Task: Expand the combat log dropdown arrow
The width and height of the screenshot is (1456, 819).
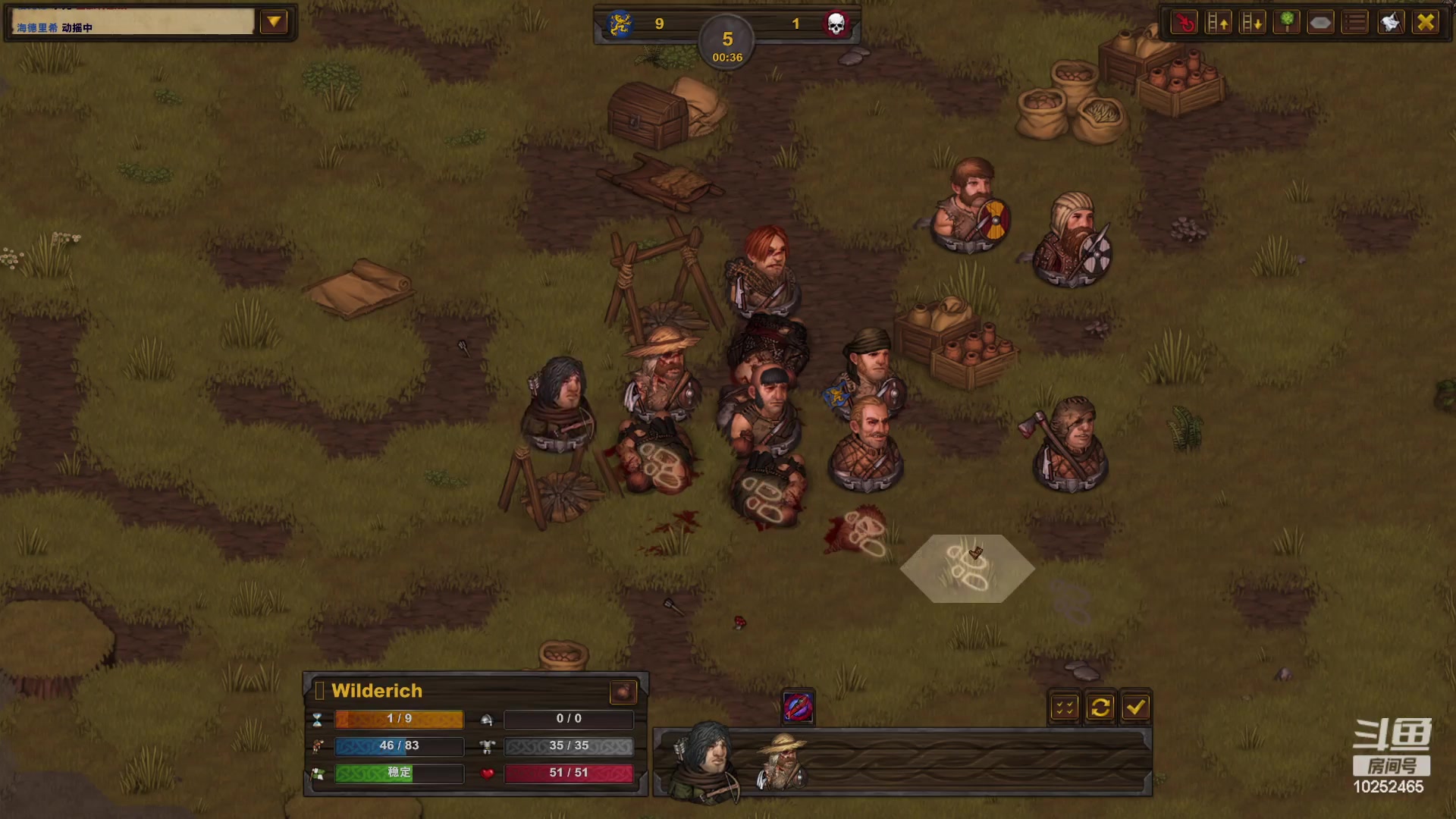Action: click(274, 23)
